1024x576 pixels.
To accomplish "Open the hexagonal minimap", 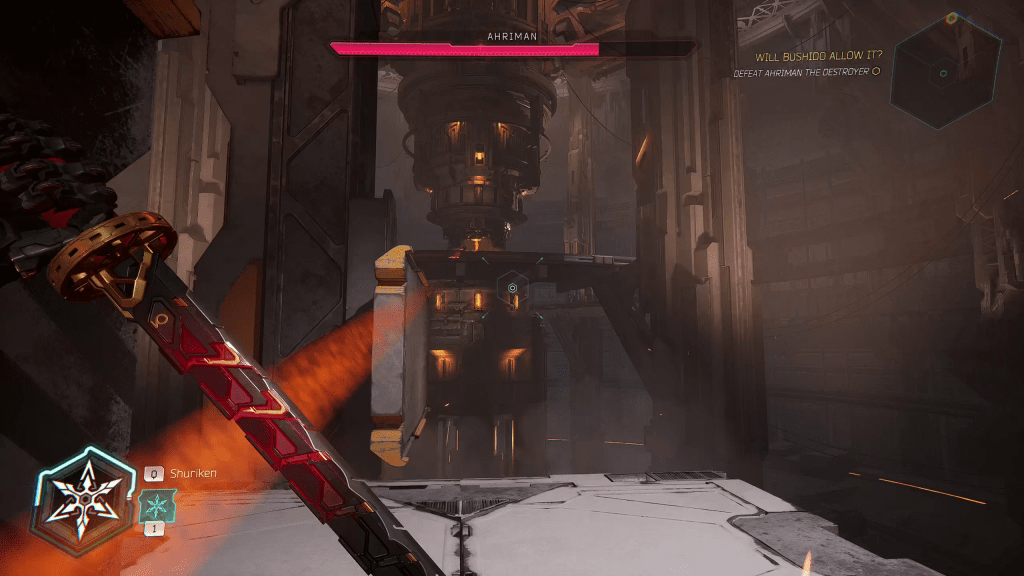I will click(945, 71).
